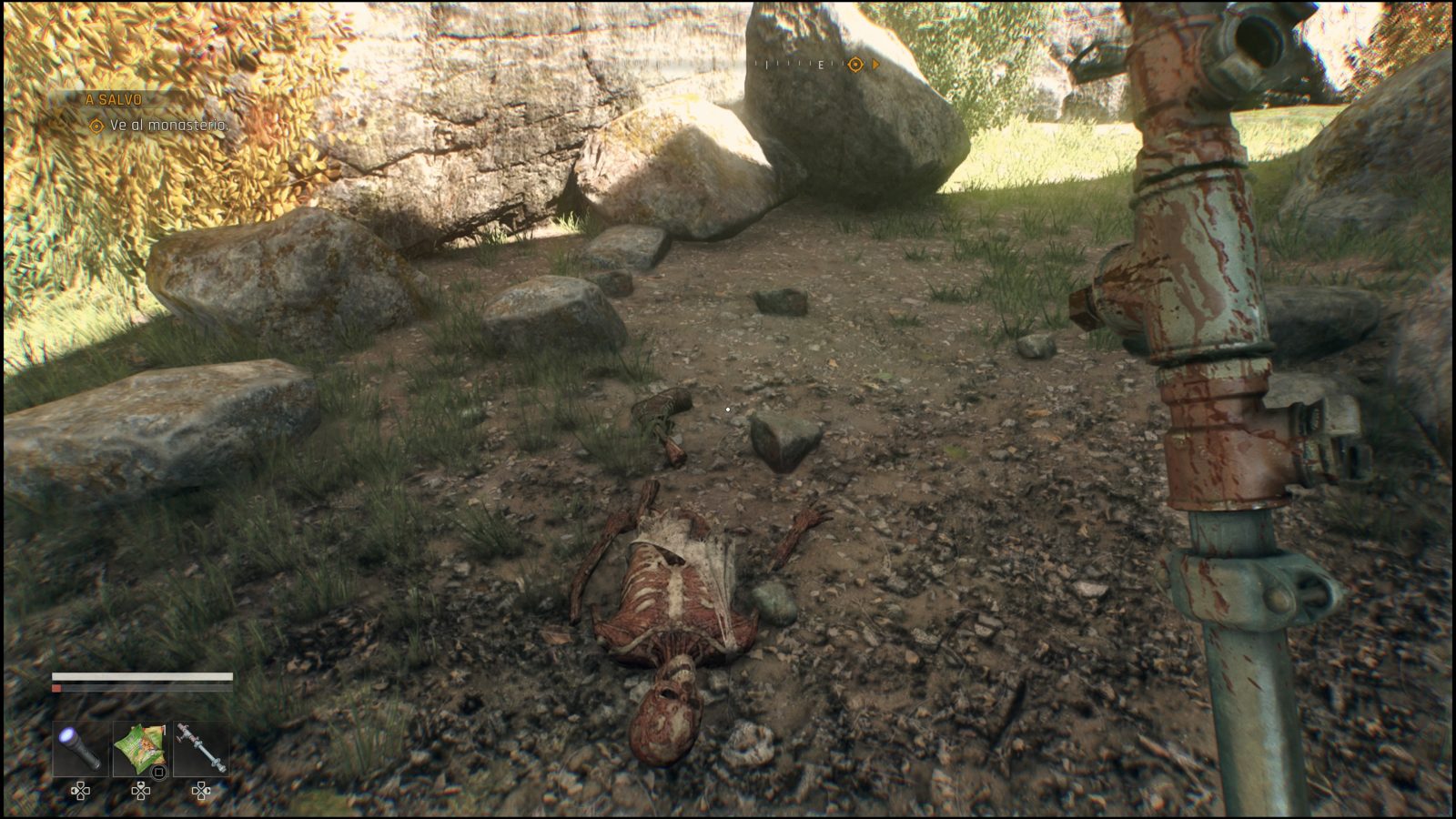Click the orange objective marker on the compass
This screenshot has height=819, width=1456.
854,65
